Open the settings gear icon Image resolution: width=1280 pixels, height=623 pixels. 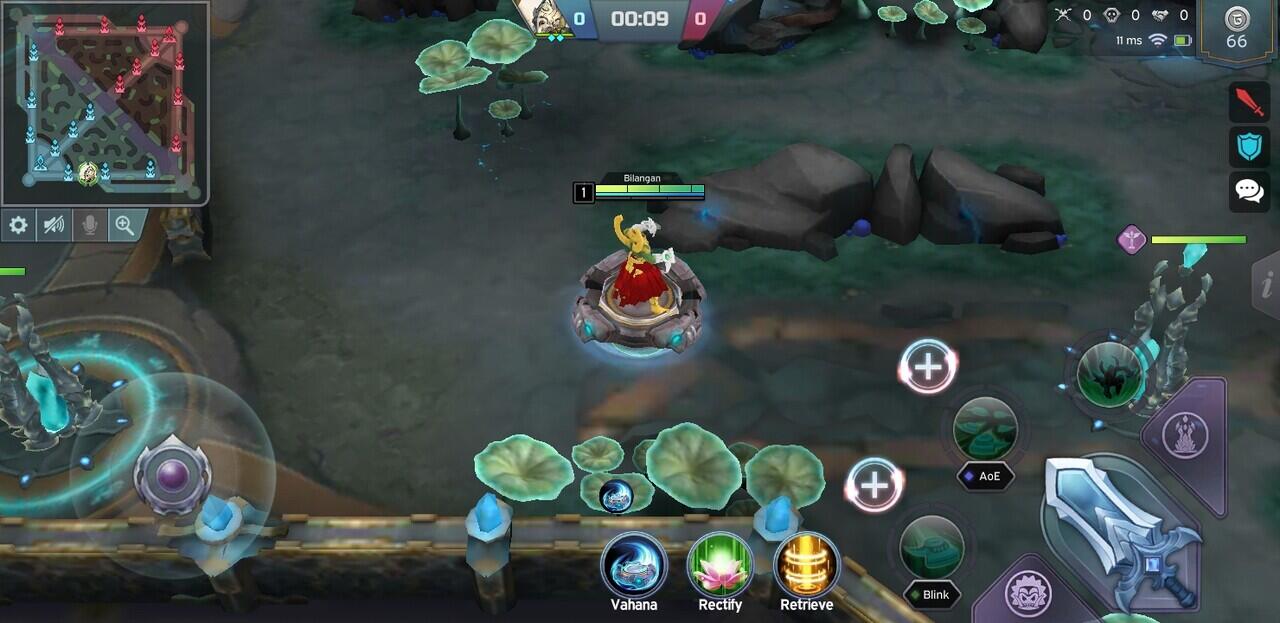coord(18,225)
